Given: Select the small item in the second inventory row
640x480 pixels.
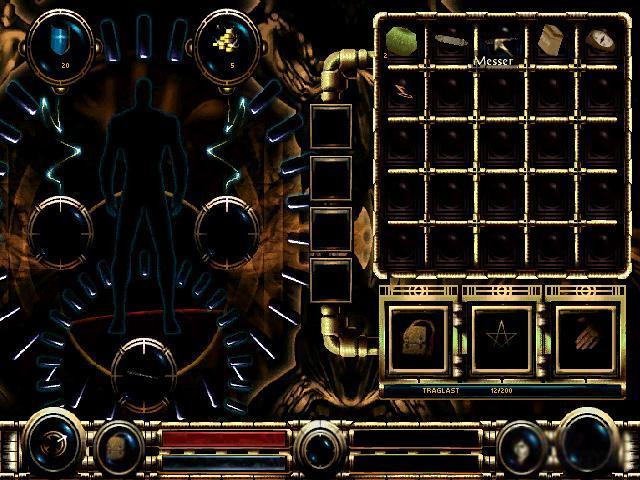Looking at the screenshot, I should (x=401, y=88).
